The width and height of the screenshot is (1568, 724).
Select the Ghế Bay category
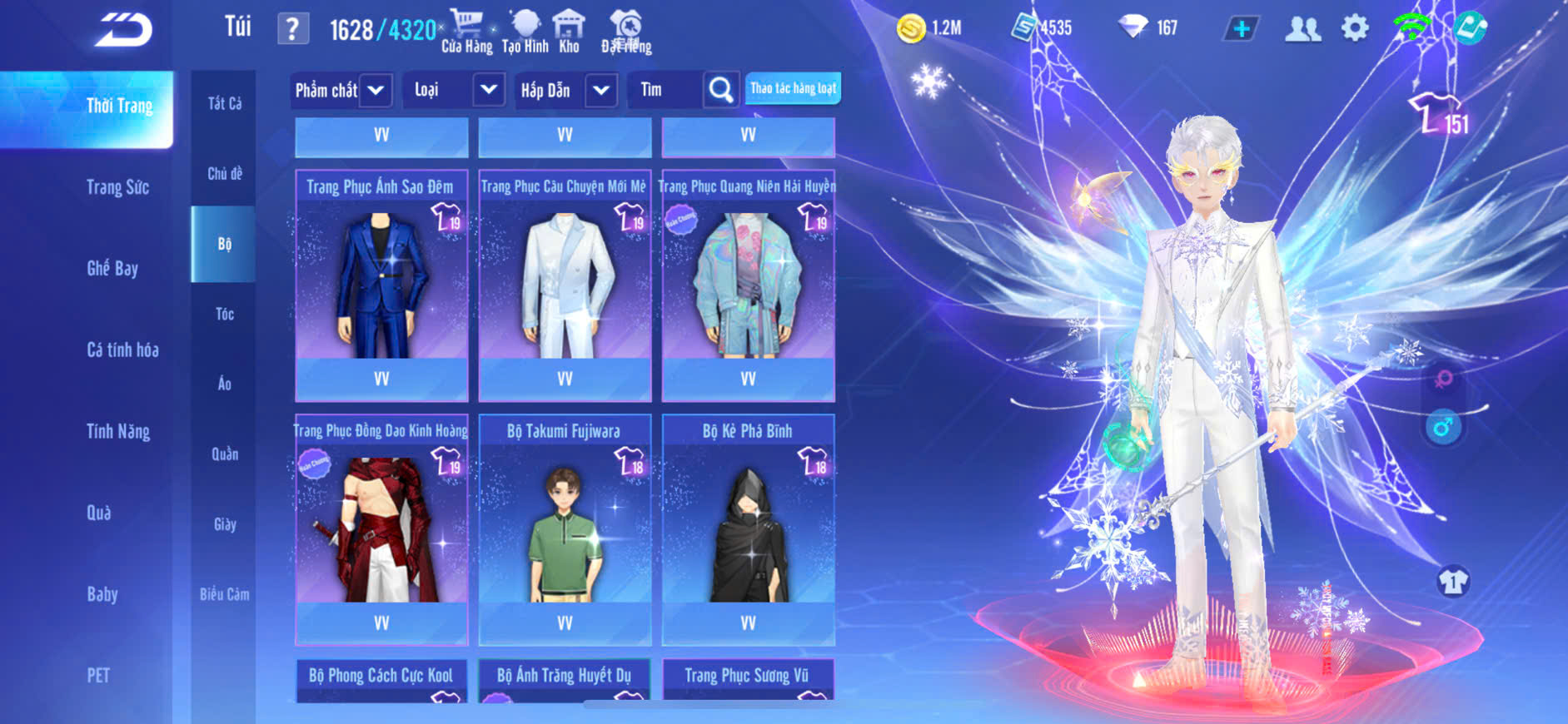(112, 268)
